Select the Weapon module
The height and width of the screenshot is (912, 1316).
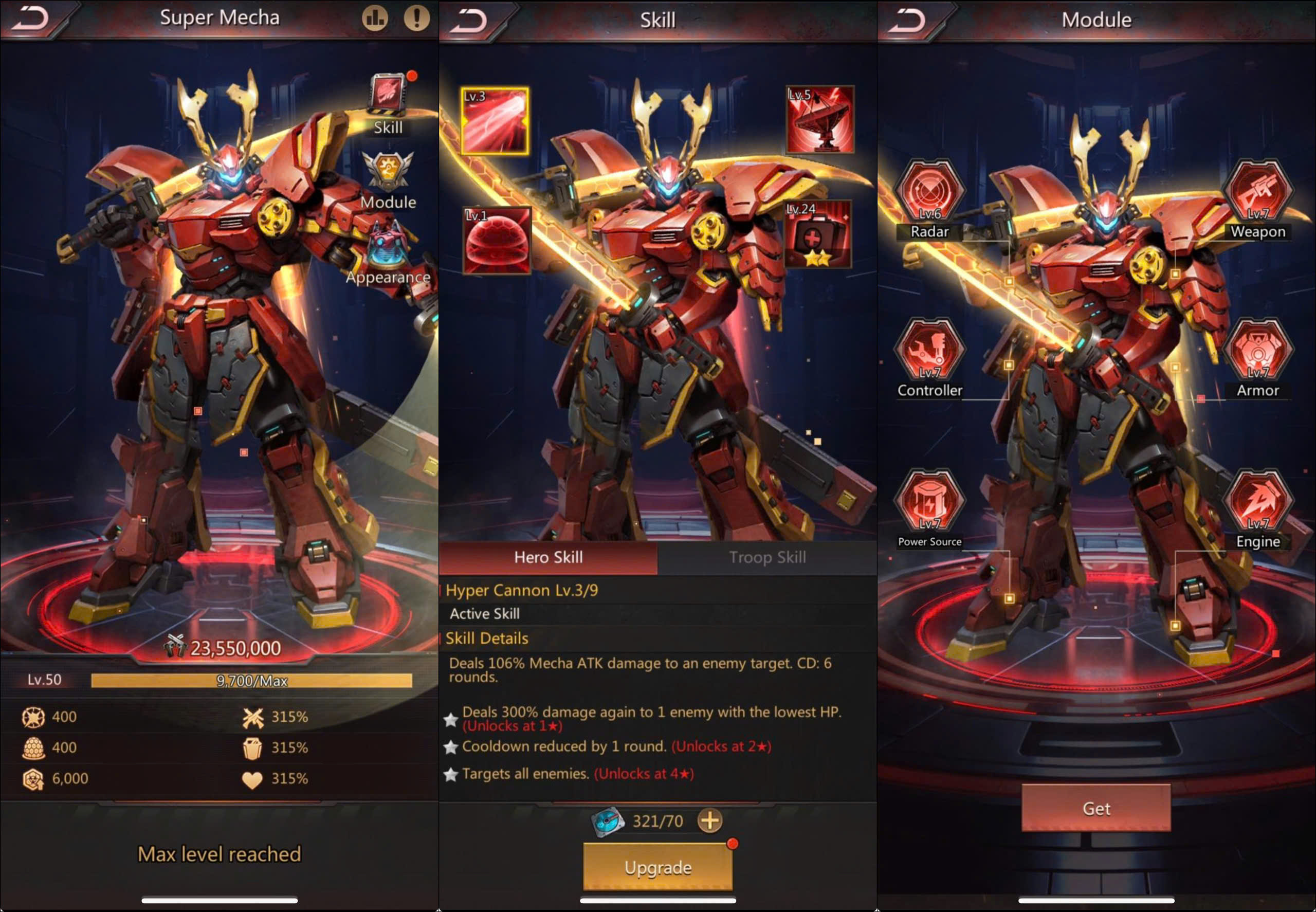(1258, 192)
